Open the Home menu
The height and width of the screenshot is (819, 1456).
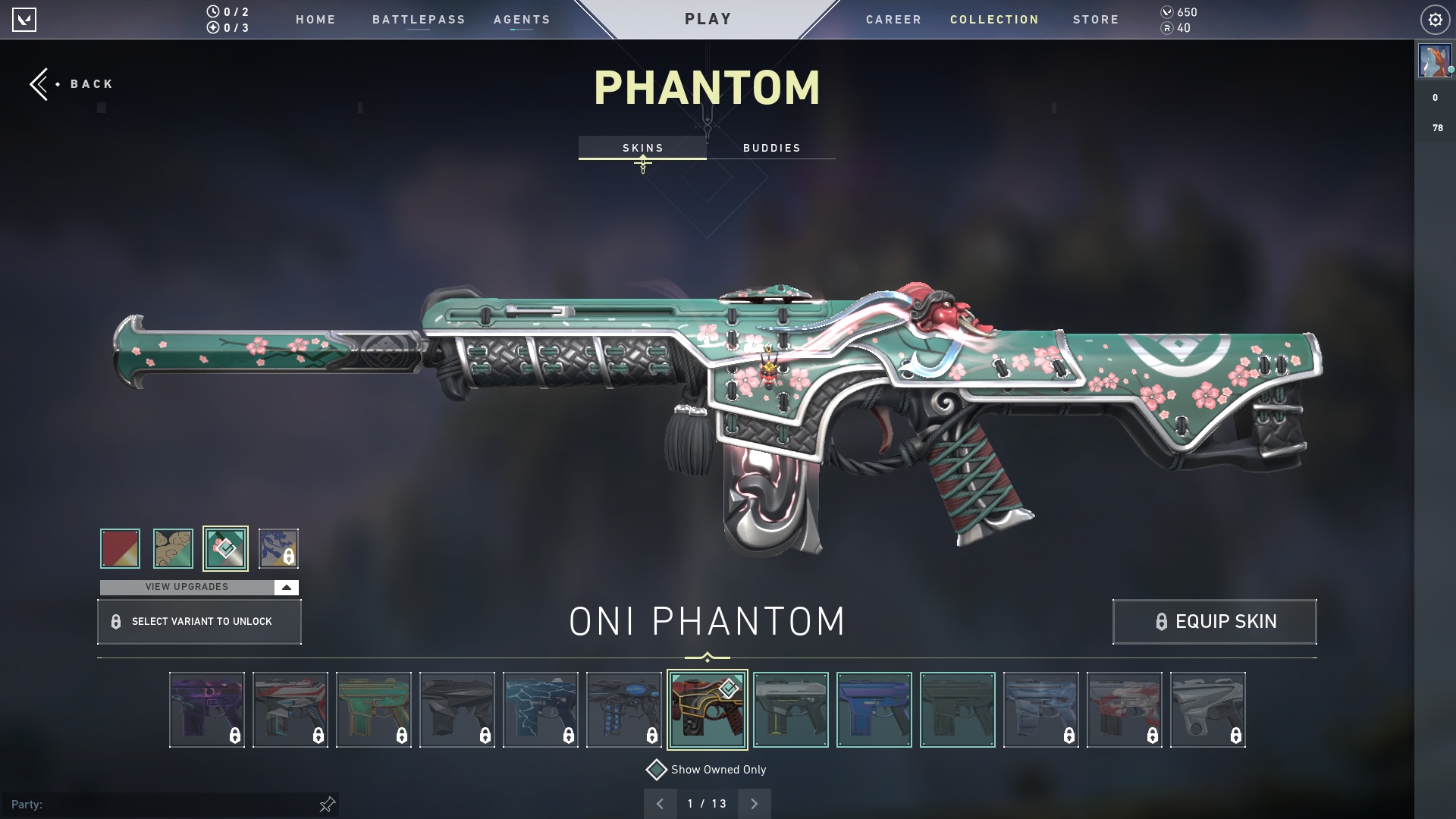click(x=315, y=20)
